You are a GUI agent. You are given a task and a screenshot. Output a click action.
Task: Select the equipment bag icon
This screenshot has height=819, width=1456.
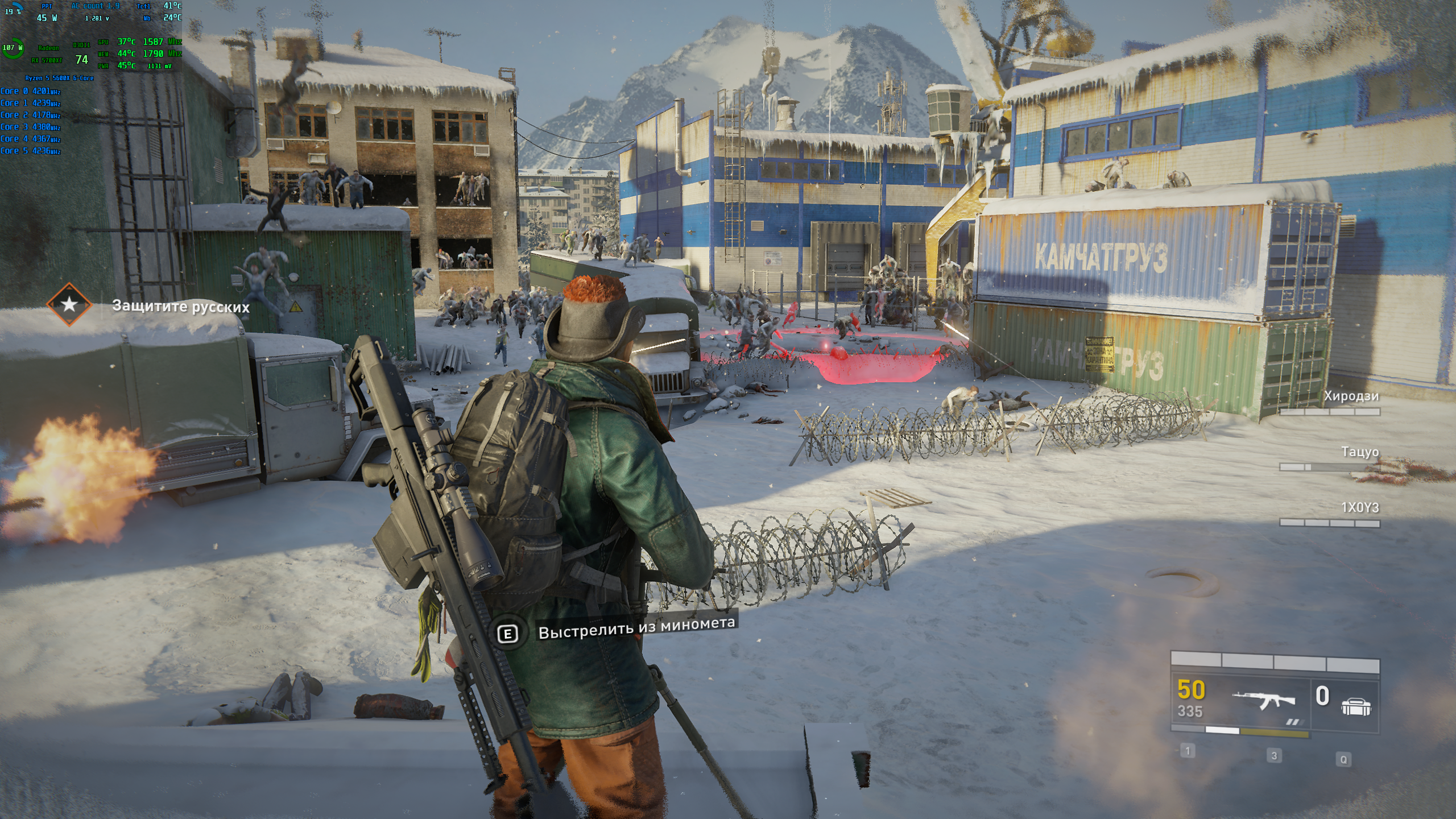coord(1356,706)
